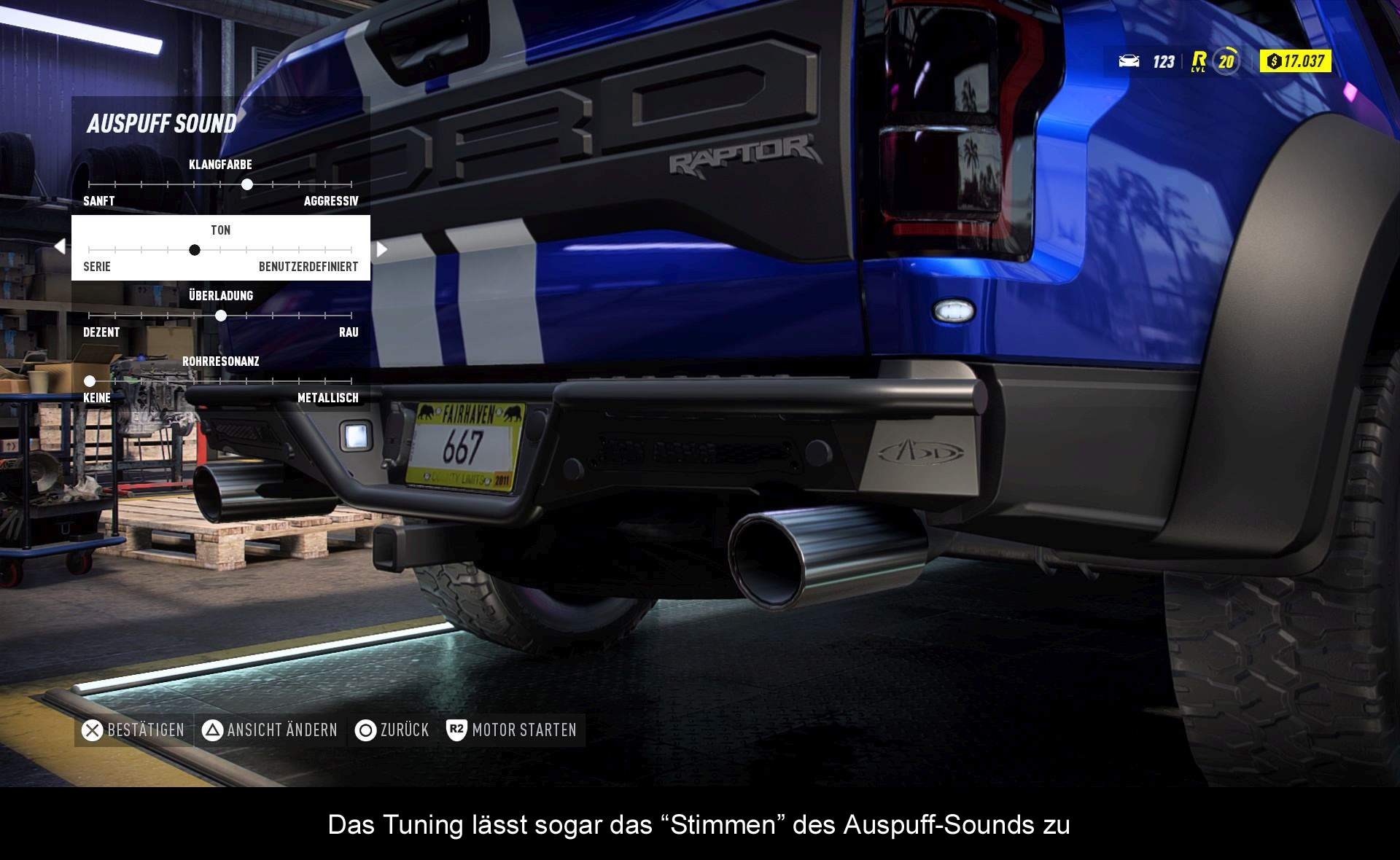Go back with Zurück
The image size is (1400, 860).
(392, 730)
